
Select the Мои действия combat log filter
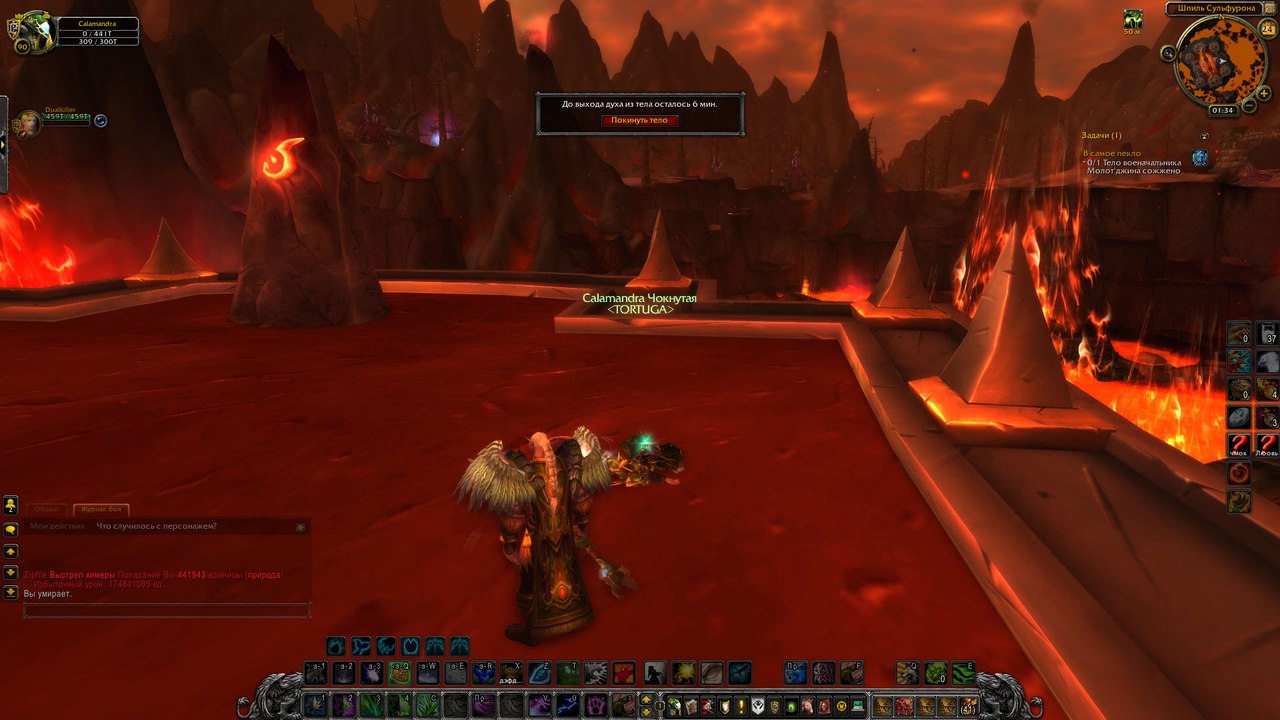click(57, 526)
